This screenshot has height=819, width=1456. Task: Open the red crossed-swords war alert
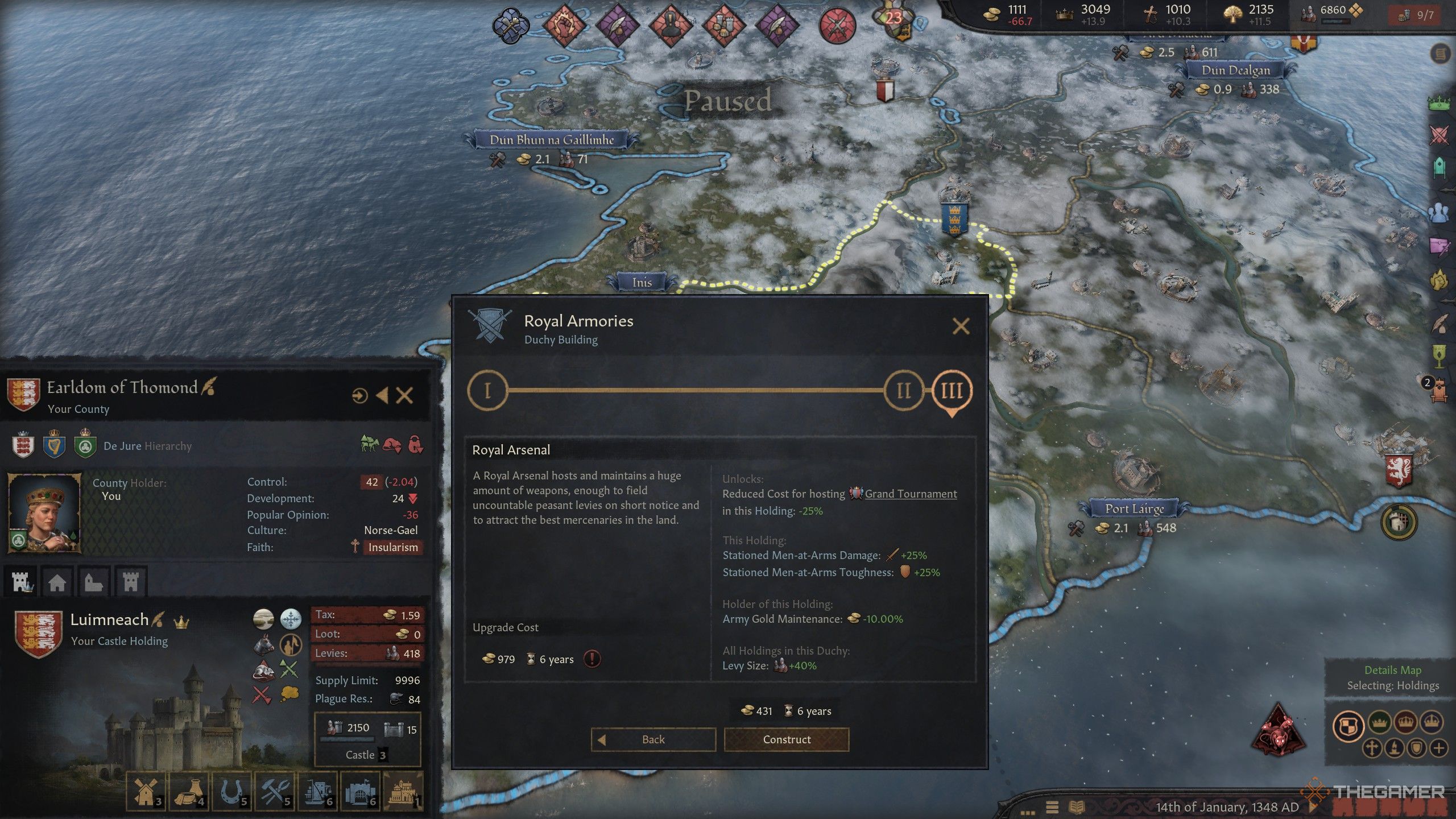coord(837,25)
